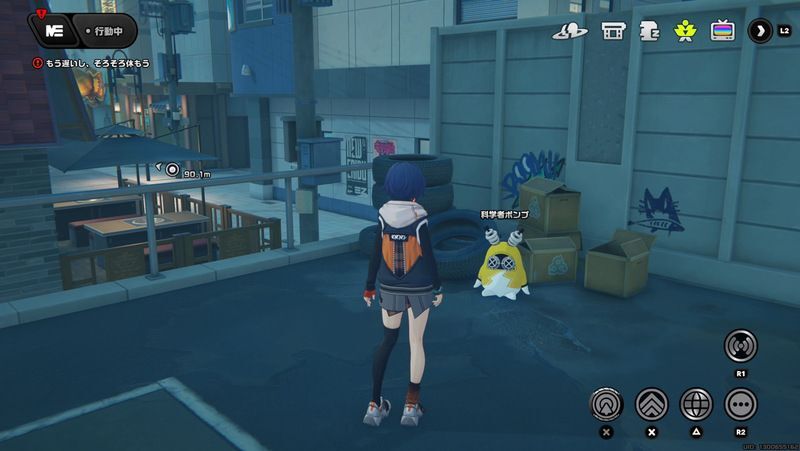Viewport: 800px width, 451px height.
Task: Open the storefront icon
Action: pos(613,31)
